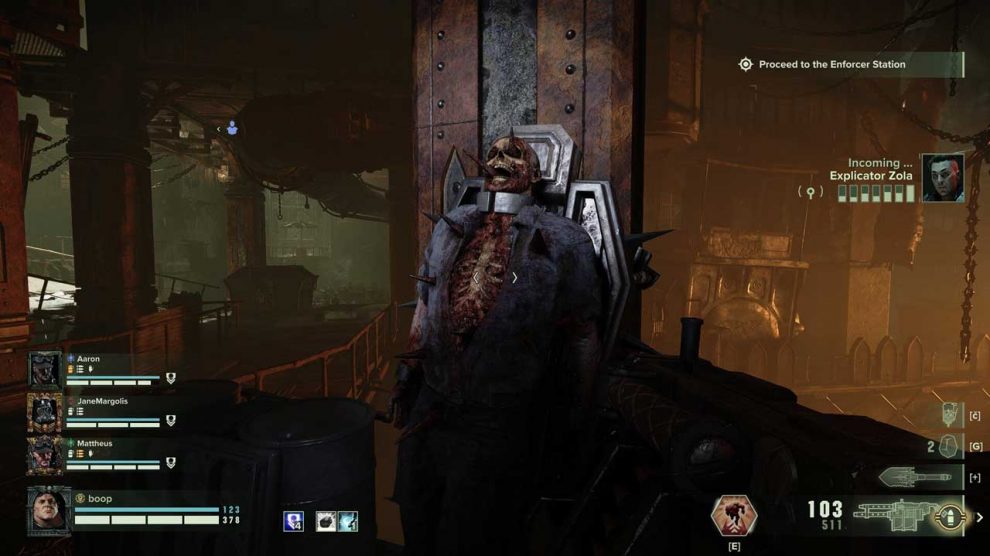Select teammate Aaron's portrait
The image size is (990, 556).
point(46,369)
